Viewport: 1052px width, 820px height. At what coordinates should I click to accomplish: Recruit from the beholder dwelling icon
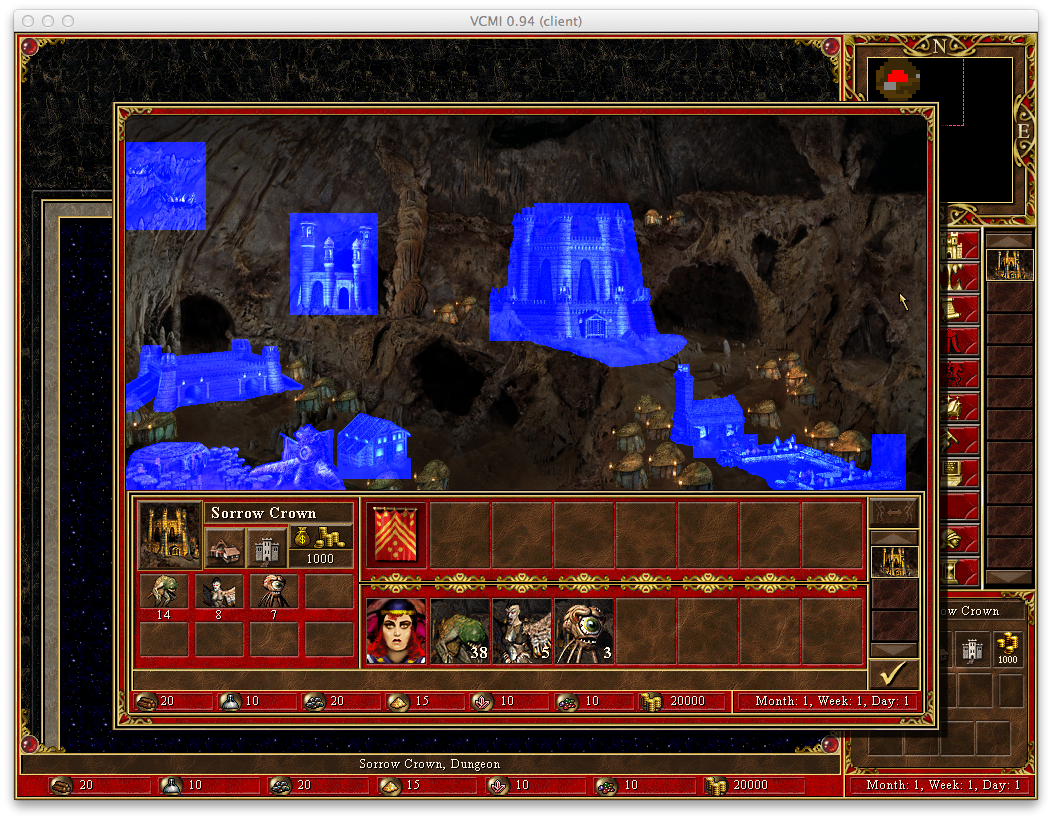pos(273,591)
